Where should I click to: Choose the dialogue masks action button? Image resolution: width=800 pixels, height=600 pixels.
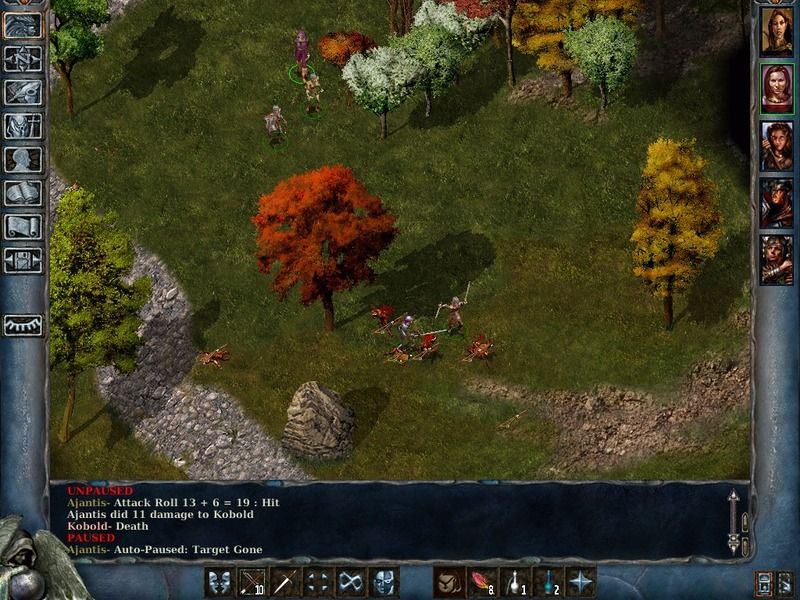coord(220,581)
